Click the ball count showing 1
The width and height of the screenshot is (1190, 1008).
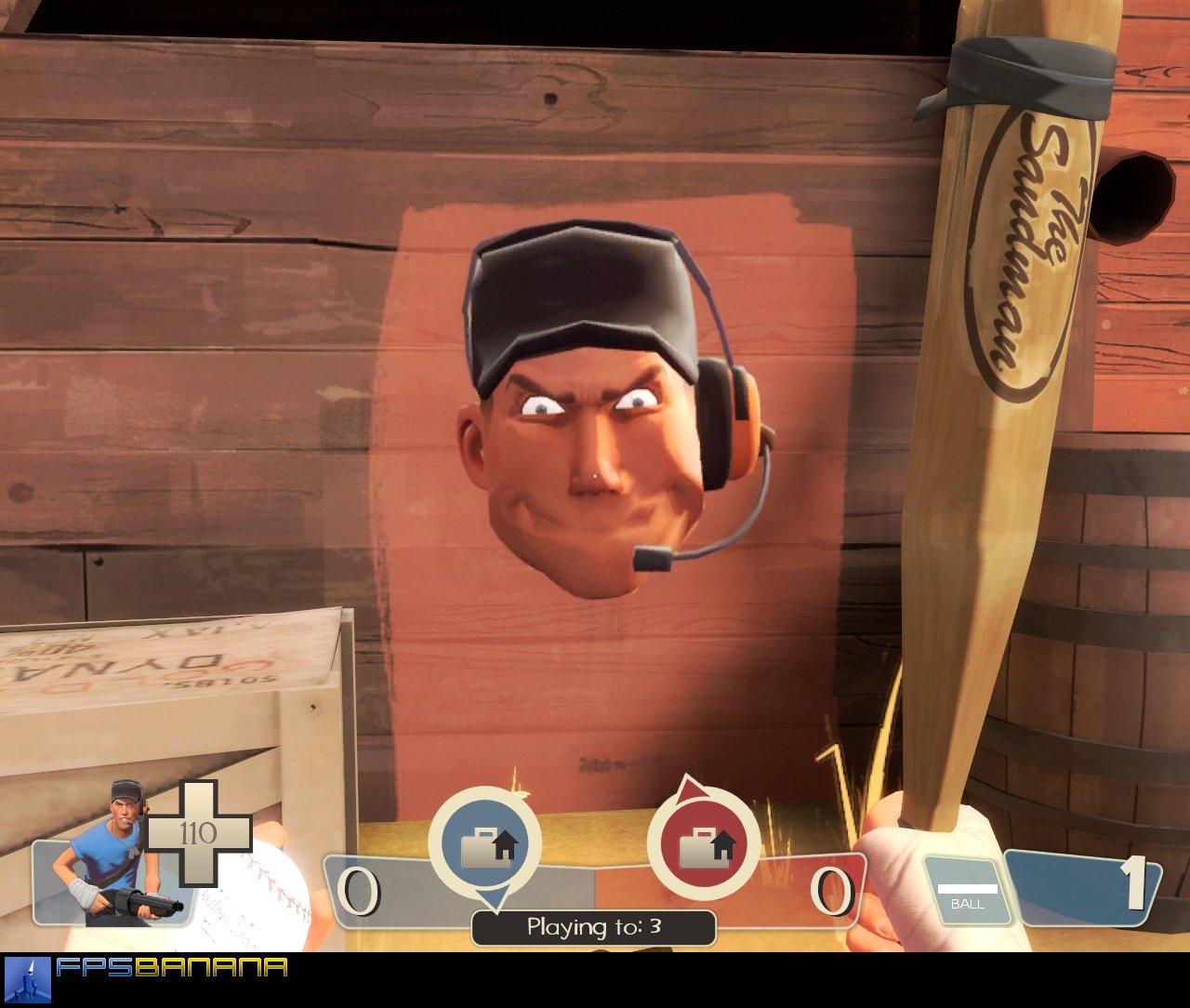[x=1135, y=883]
